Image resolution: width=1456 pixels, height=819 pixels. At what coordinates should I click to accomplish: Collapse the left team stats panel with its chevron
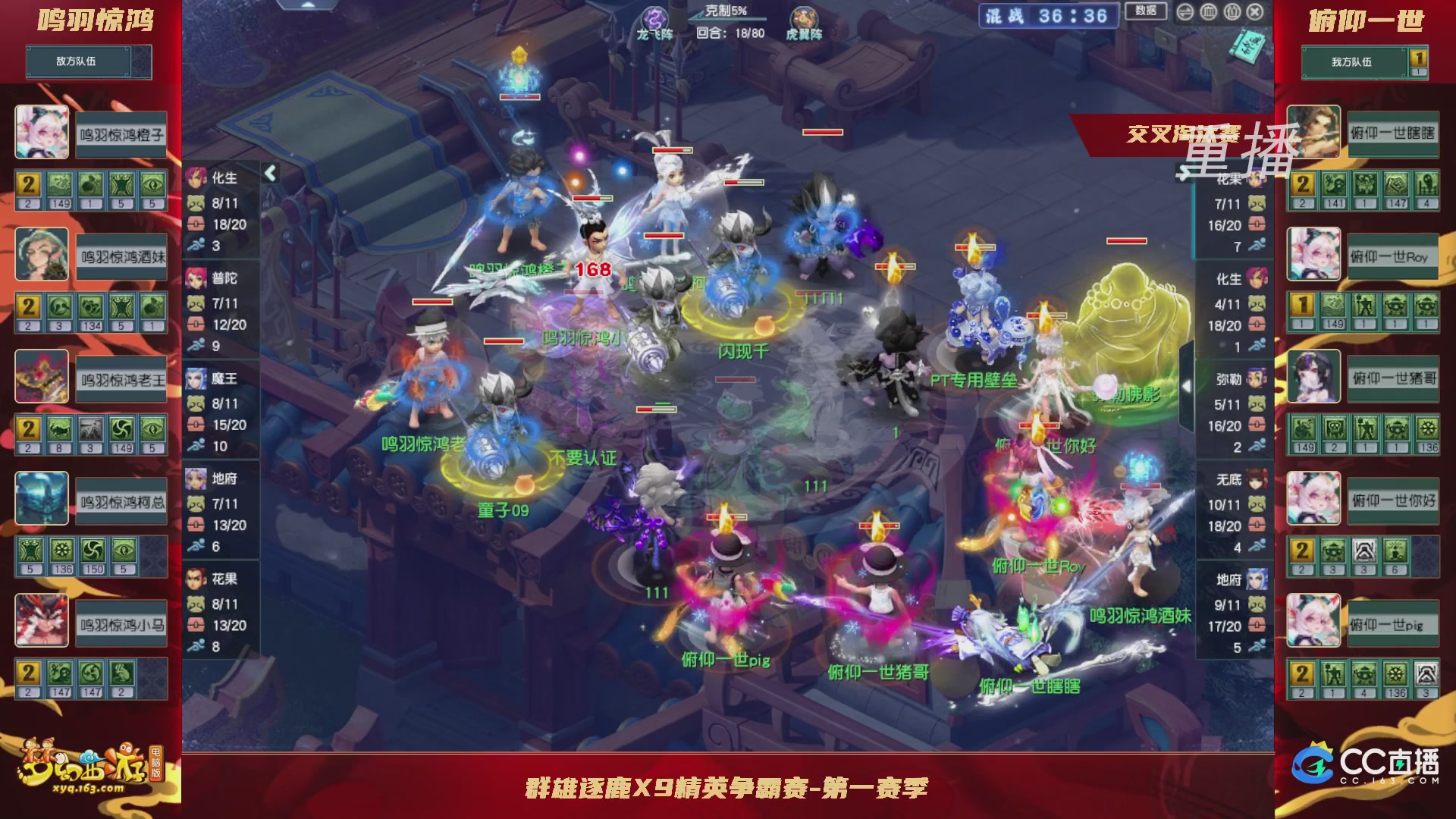tap(269, 173)
